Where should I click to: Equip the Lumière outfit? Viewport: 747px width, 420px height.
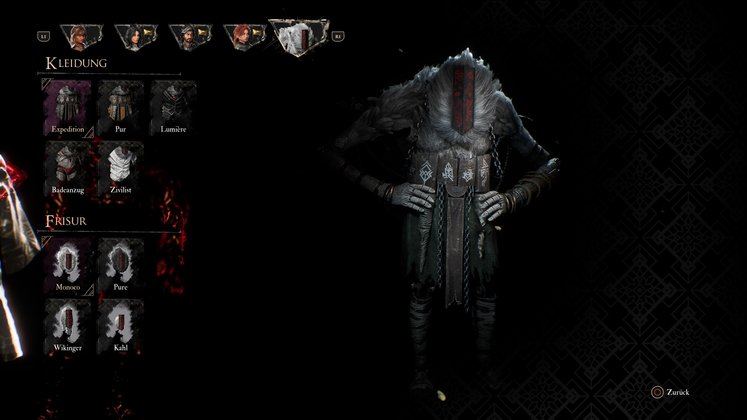[x=173, y=107]
